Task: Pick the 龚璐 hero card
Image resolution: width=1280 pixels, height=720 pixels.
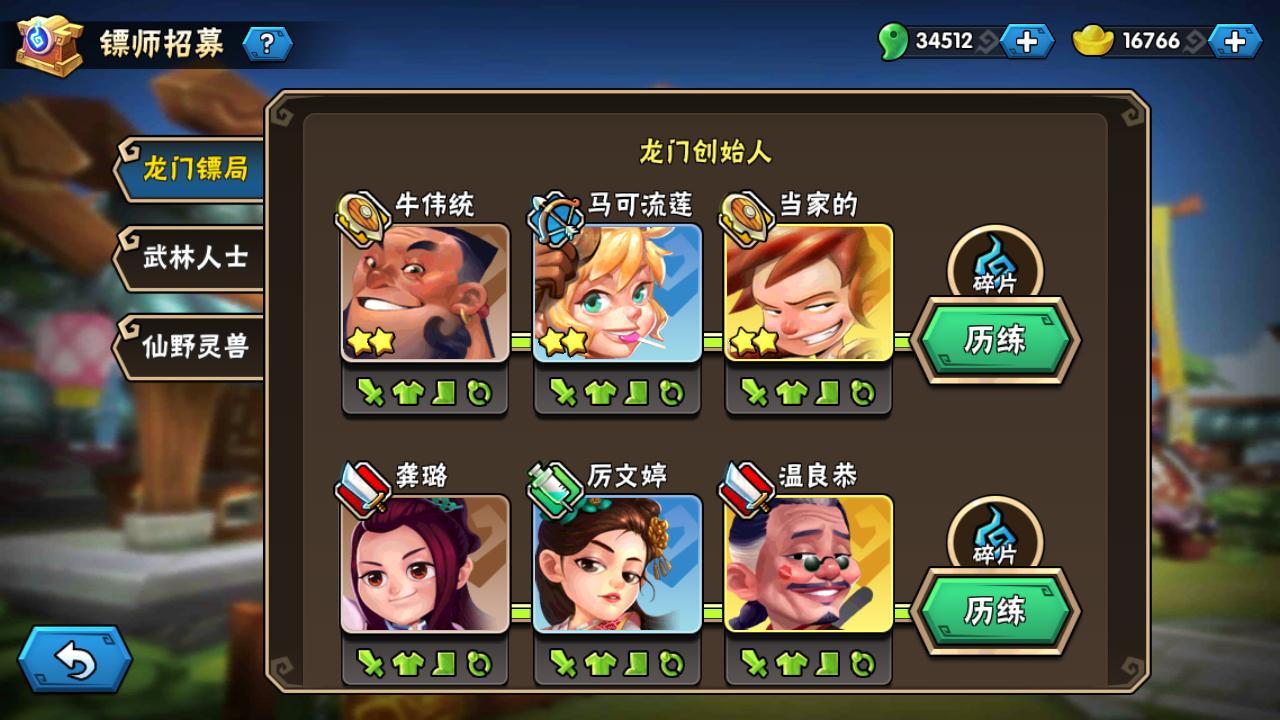Action: click(x=425, y=563)
